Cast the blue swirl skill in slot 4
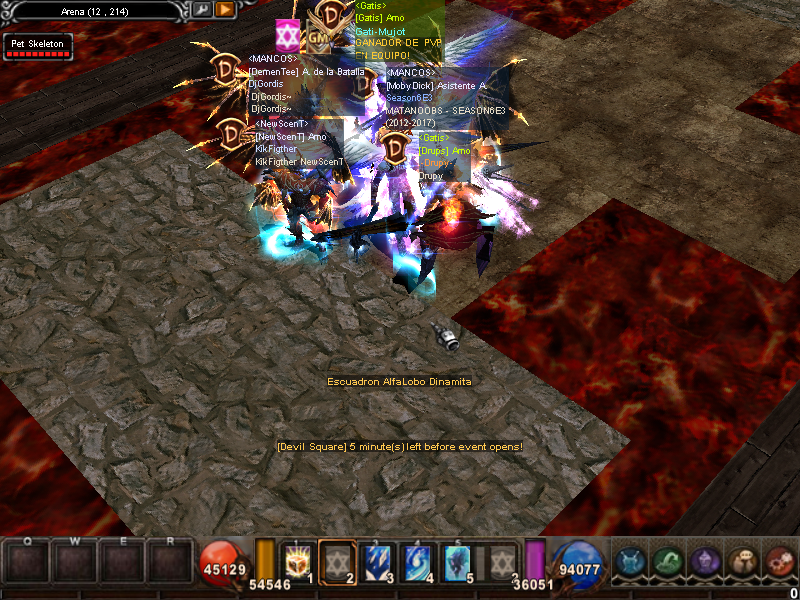 tap(415, 561)
